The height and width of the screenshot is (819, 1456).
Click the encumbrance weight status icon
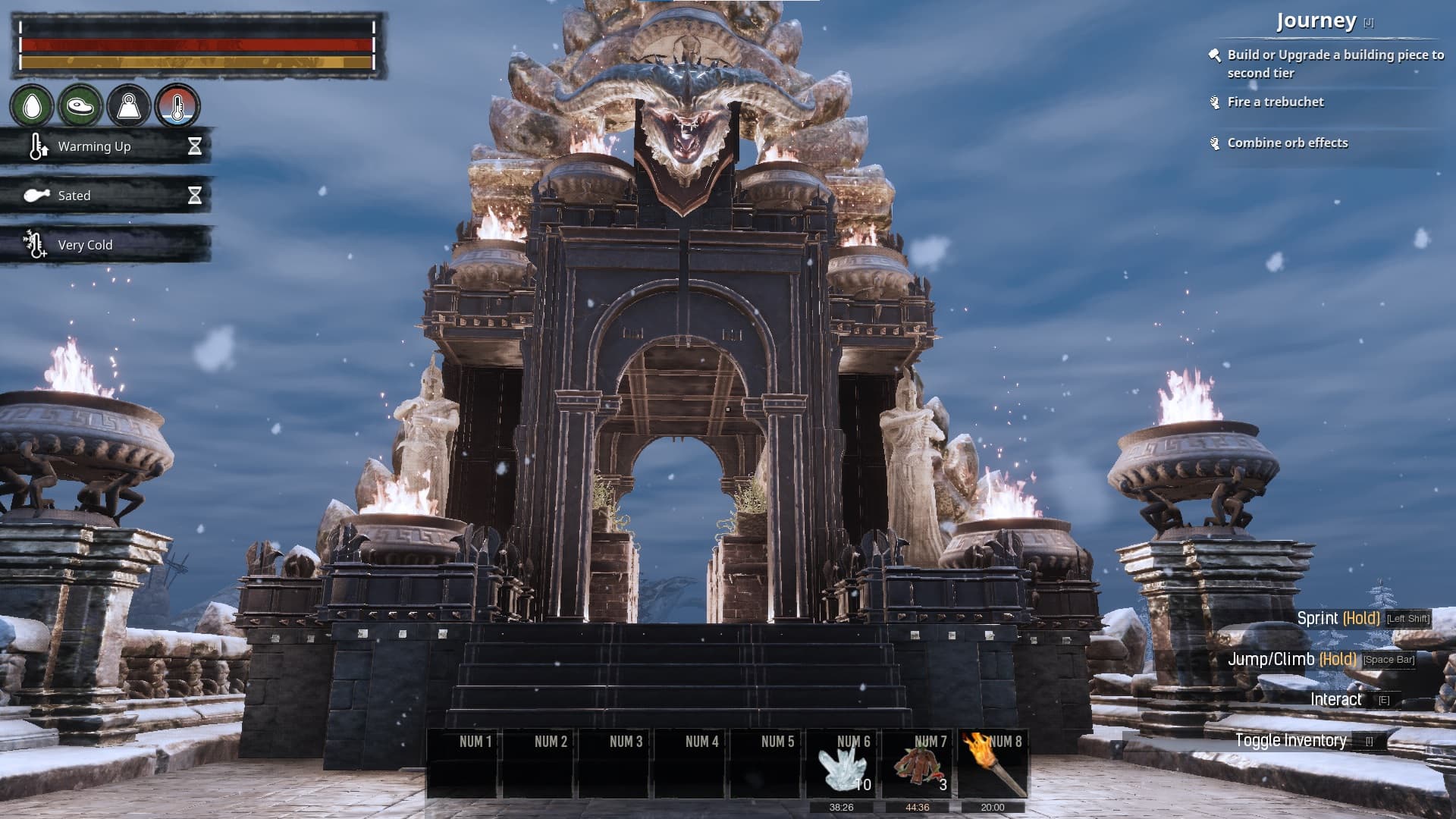(129, 106)
